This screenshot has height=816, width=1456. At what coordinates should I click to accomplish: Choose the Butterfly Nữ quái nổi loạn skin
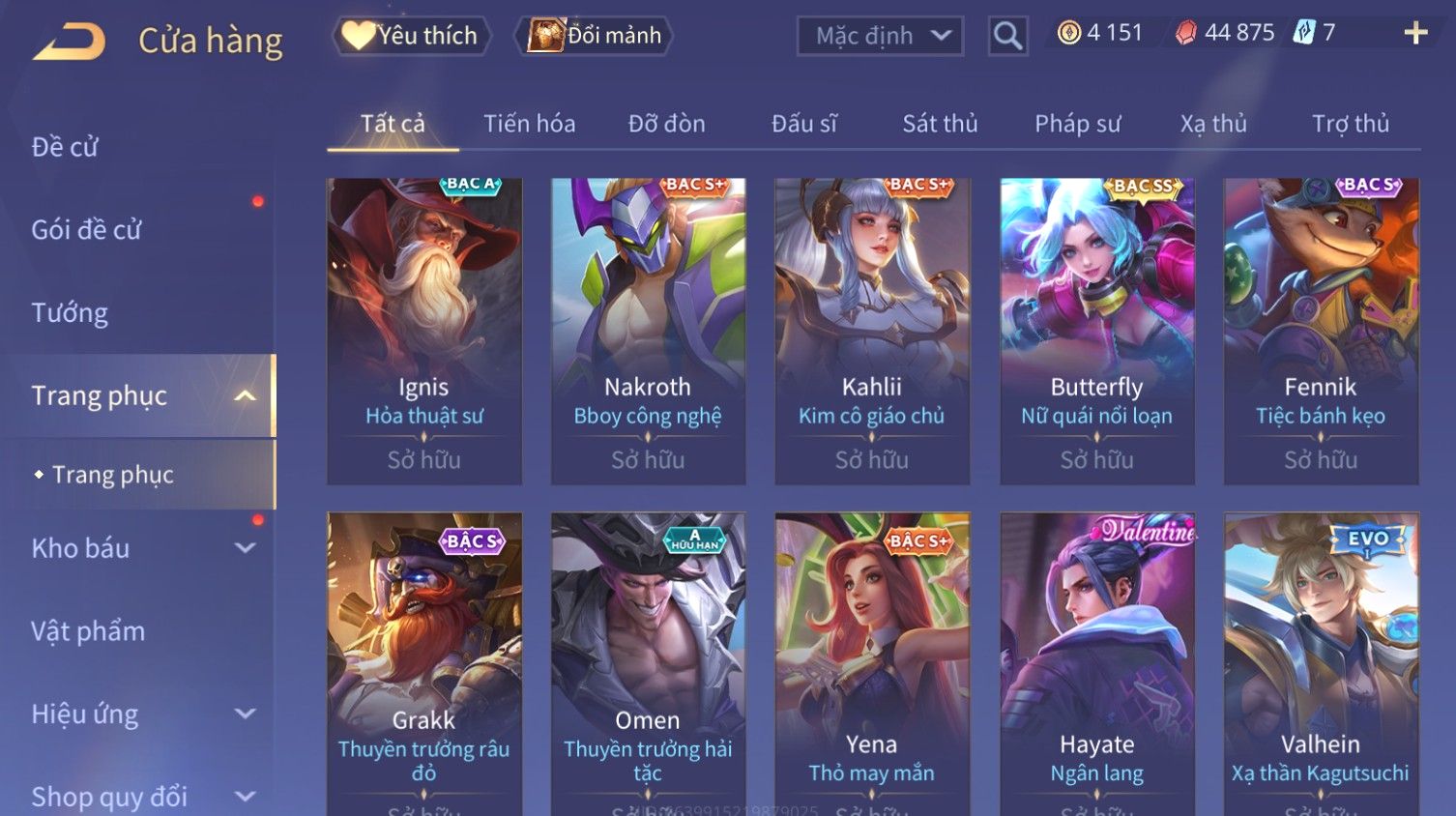[x=1096, y=331]
